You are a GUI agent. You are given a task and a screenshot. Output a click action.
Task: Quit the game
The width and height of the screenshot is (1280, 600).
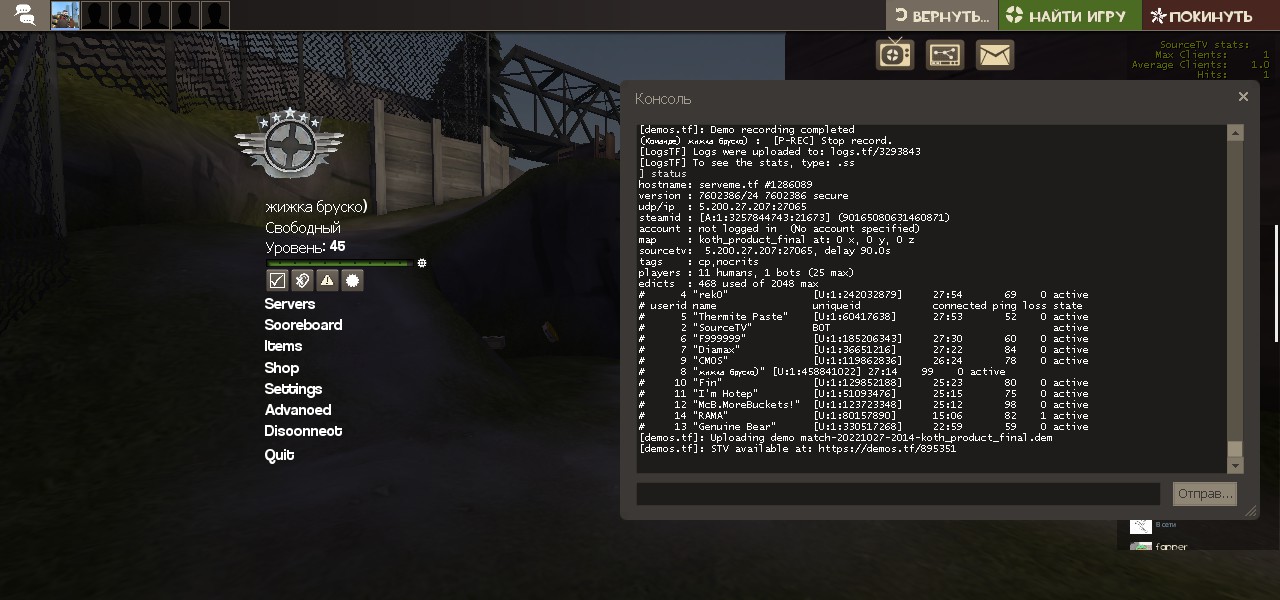(x=279, y=455)
